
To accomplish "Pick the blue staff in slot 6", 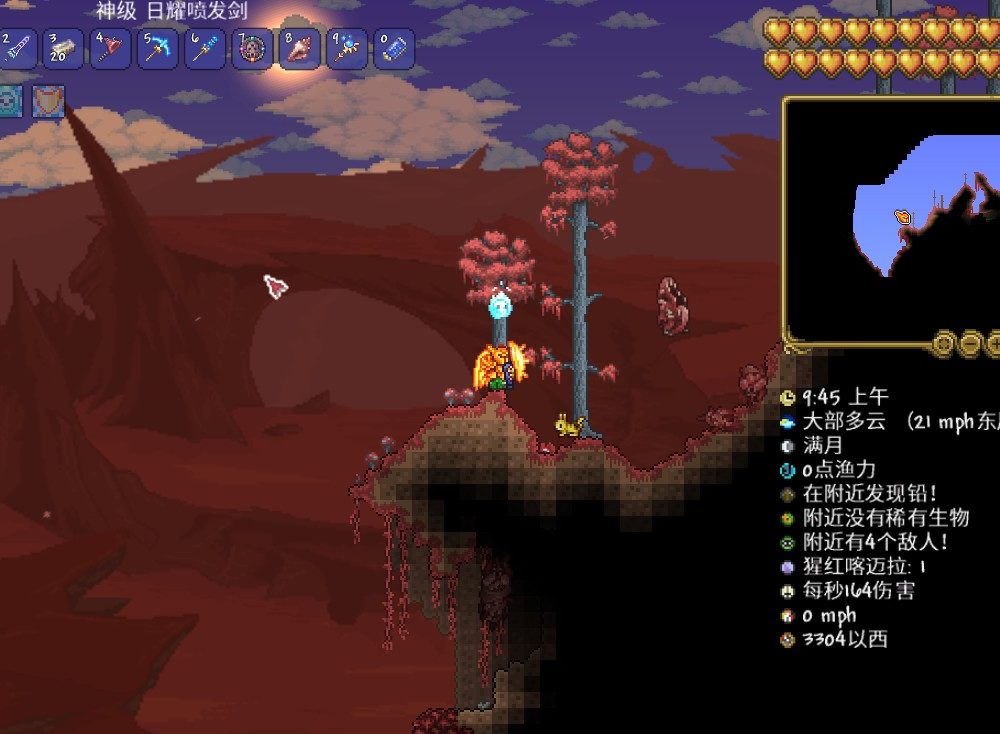I will click(x=205, y=48).
